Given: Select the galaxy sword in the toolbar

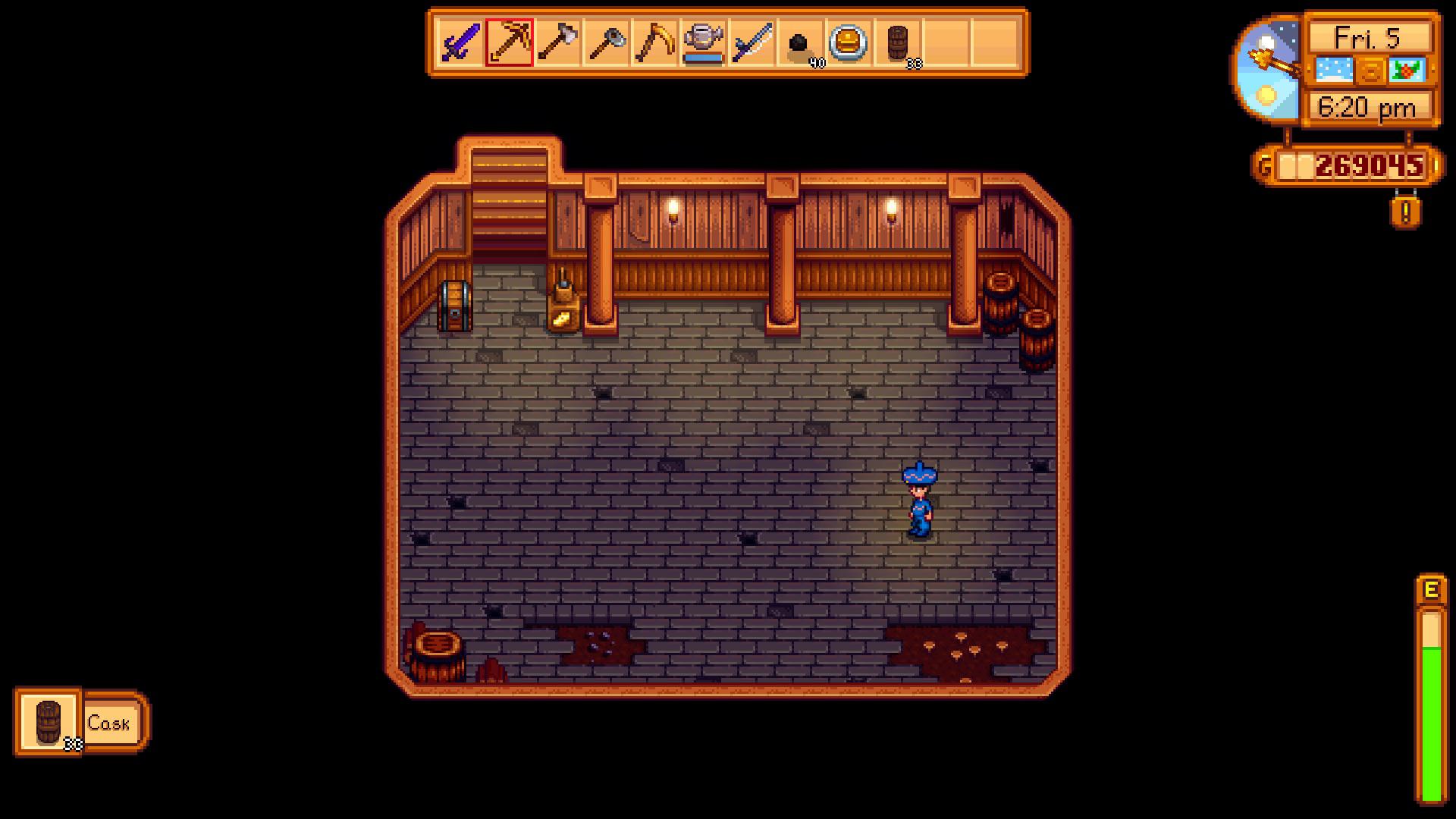Looking at the screenshot, I should pos(460,42).
